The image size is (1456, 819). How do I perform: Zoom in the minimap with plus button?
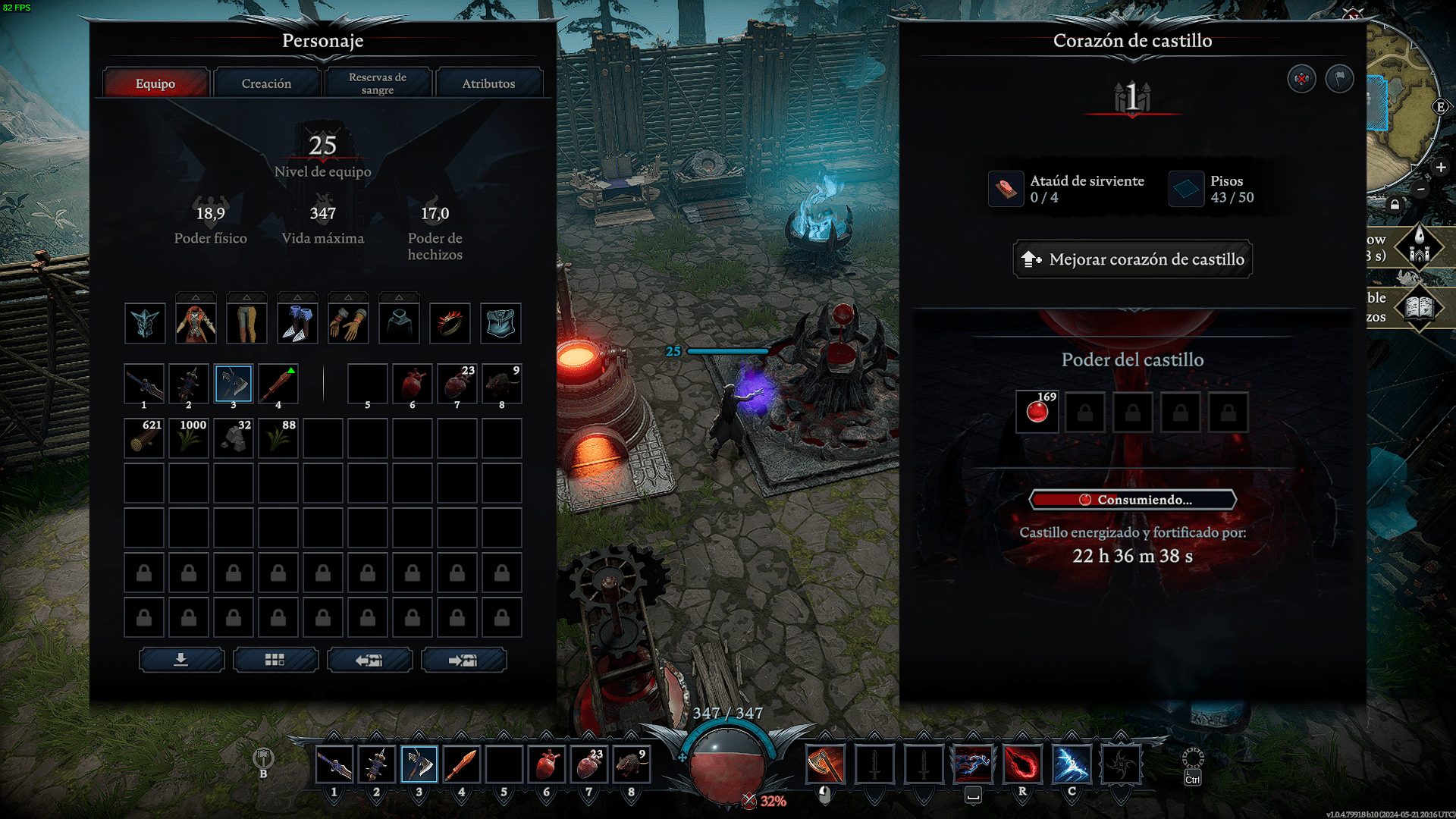coord(1441,167)
